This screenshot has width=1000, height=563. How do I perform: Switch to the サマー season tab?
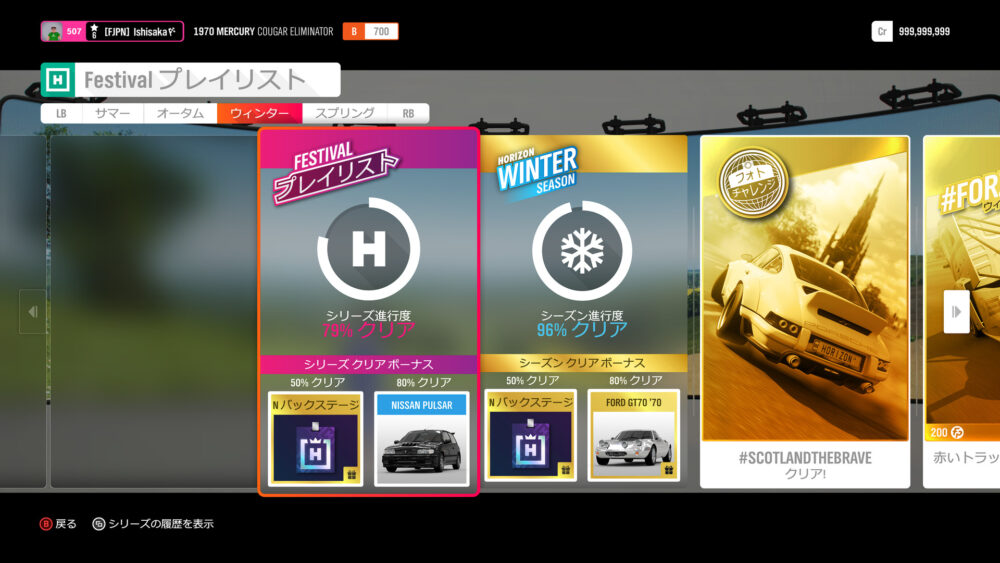113,114
